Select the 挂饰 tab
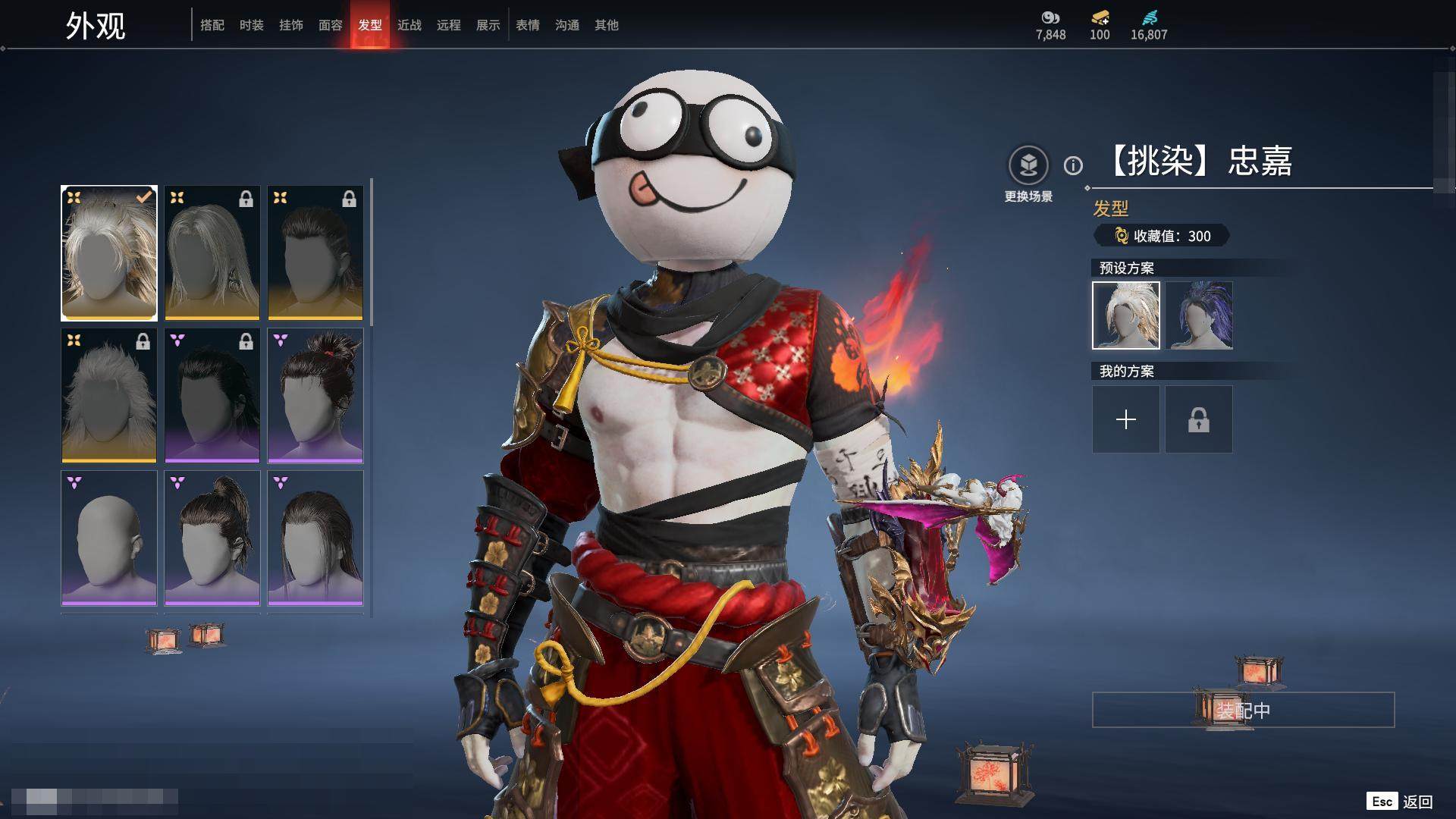1456x819 pixels. [291, 25]
